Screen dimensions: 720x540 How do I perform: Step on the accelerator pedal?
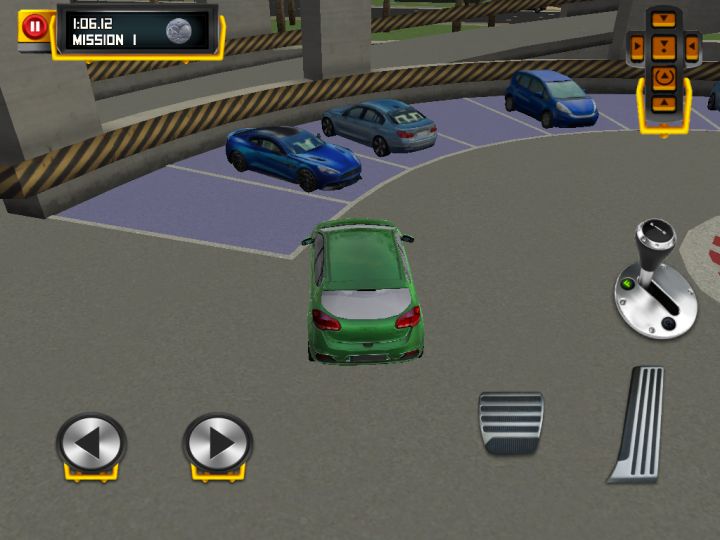(639, 423)
